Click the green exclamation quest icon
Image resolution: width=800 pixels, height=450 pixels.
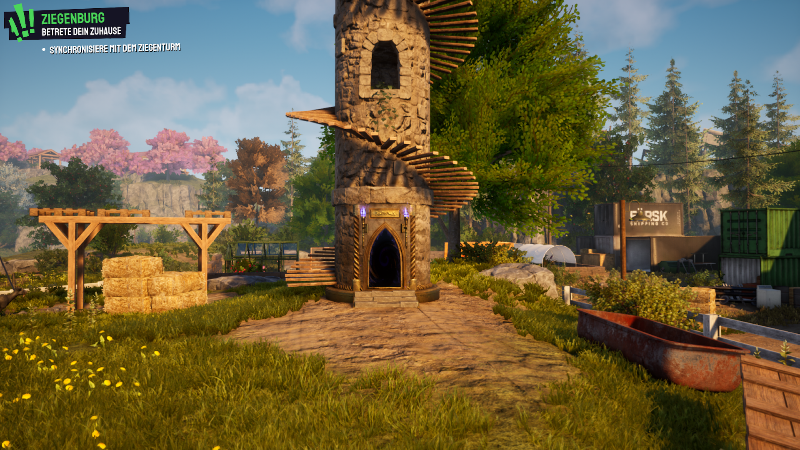click(20, 22)
